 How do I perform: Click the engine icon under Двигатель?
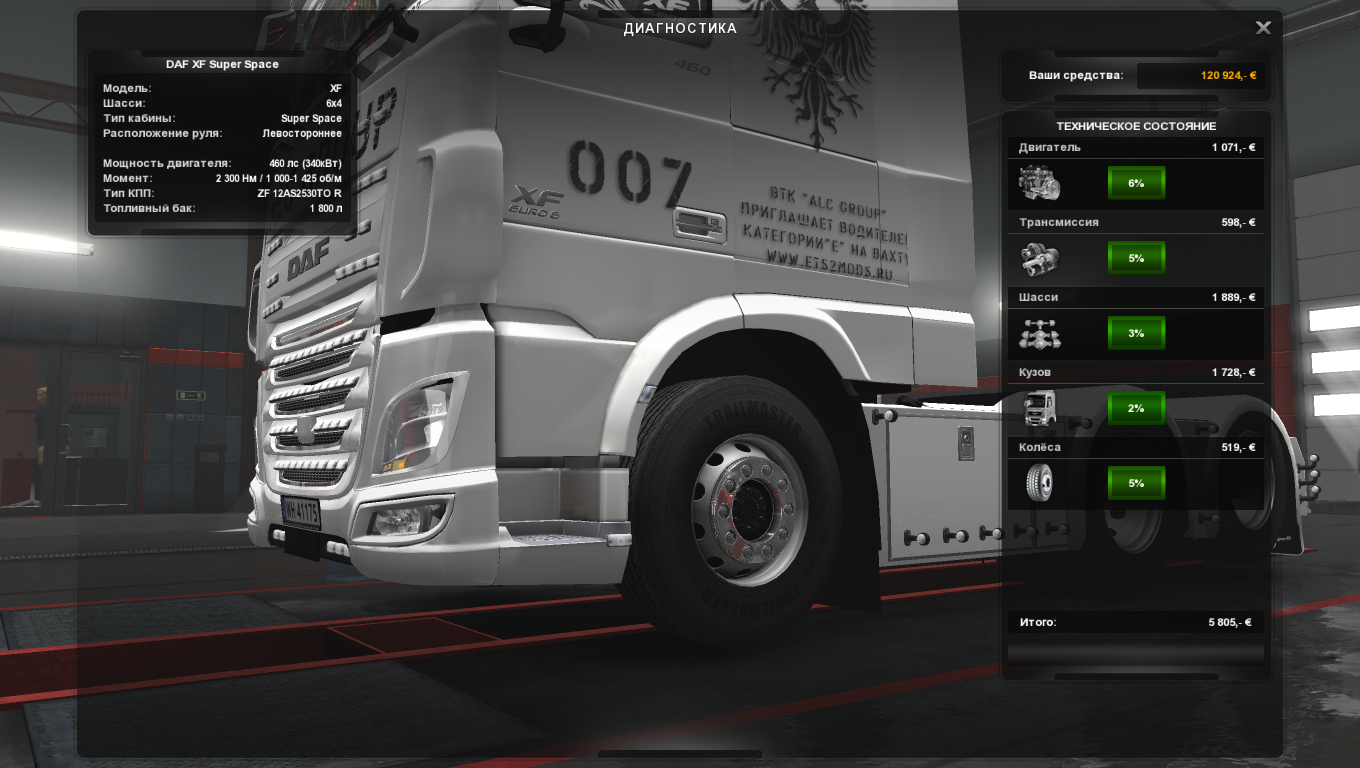[x=1039, y=183]
